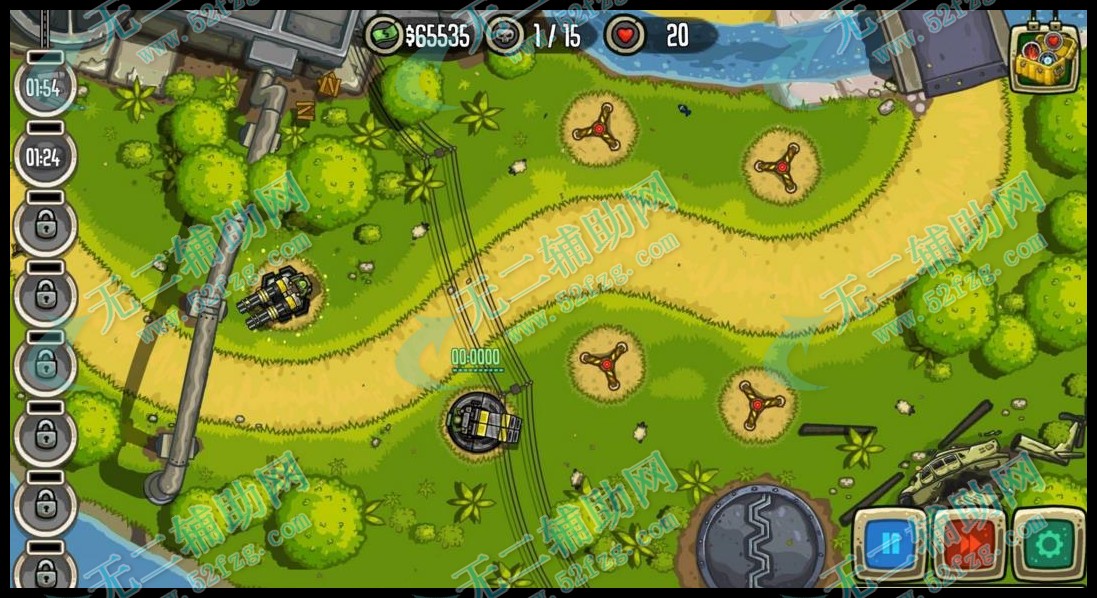1097x598 pixels.
Task: Open the supply crate in the corner
Action: [1044, 57]
